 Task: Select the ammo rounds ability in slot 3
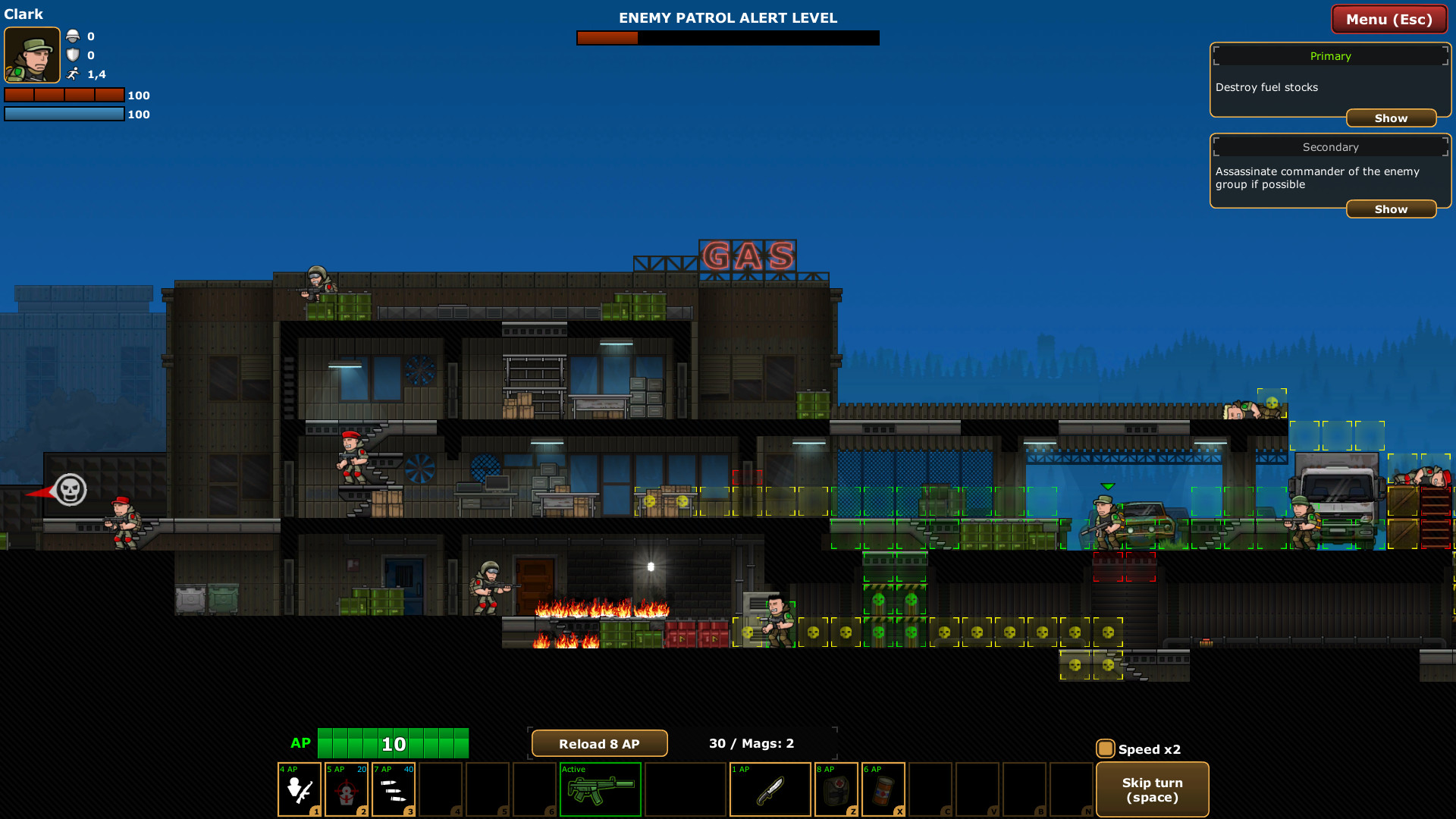pyautogui.click(x=394, y=789)
